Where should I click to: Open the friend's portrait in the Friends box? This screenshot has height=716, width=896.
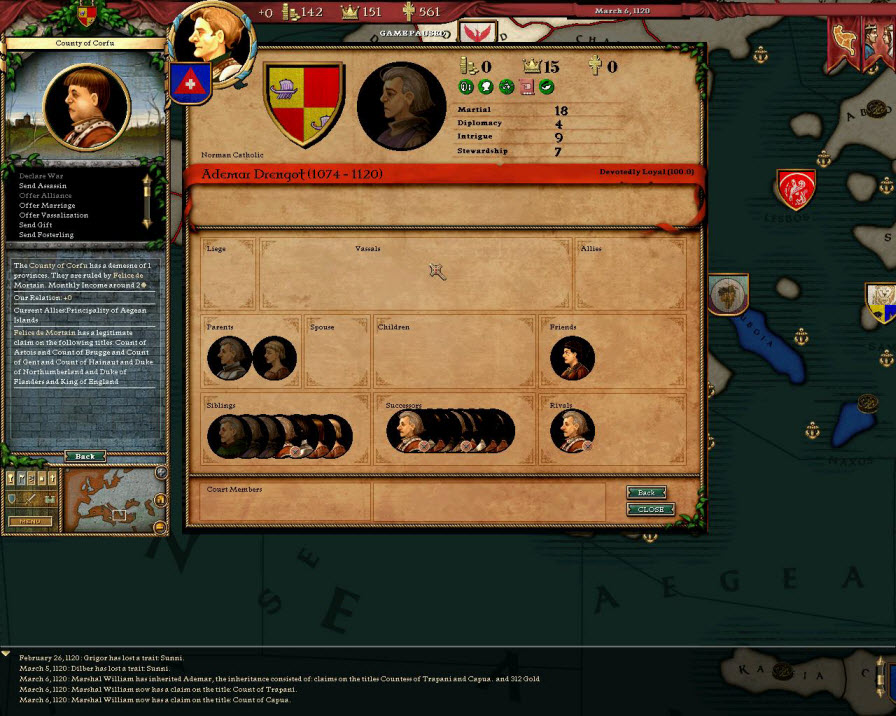coord(573,357)
